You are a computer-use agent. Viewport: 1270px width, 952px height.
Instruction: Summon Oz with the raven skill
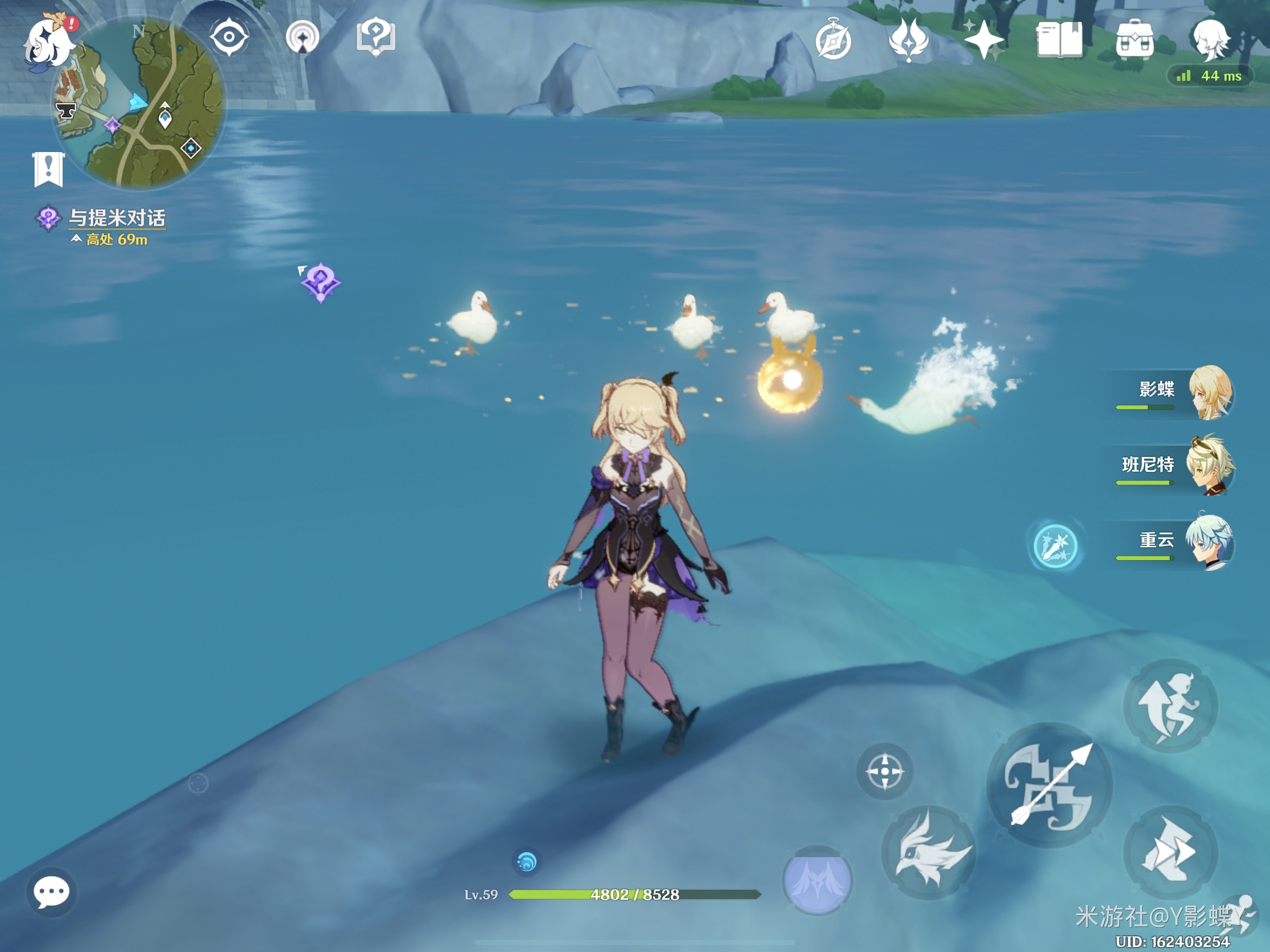928,852
